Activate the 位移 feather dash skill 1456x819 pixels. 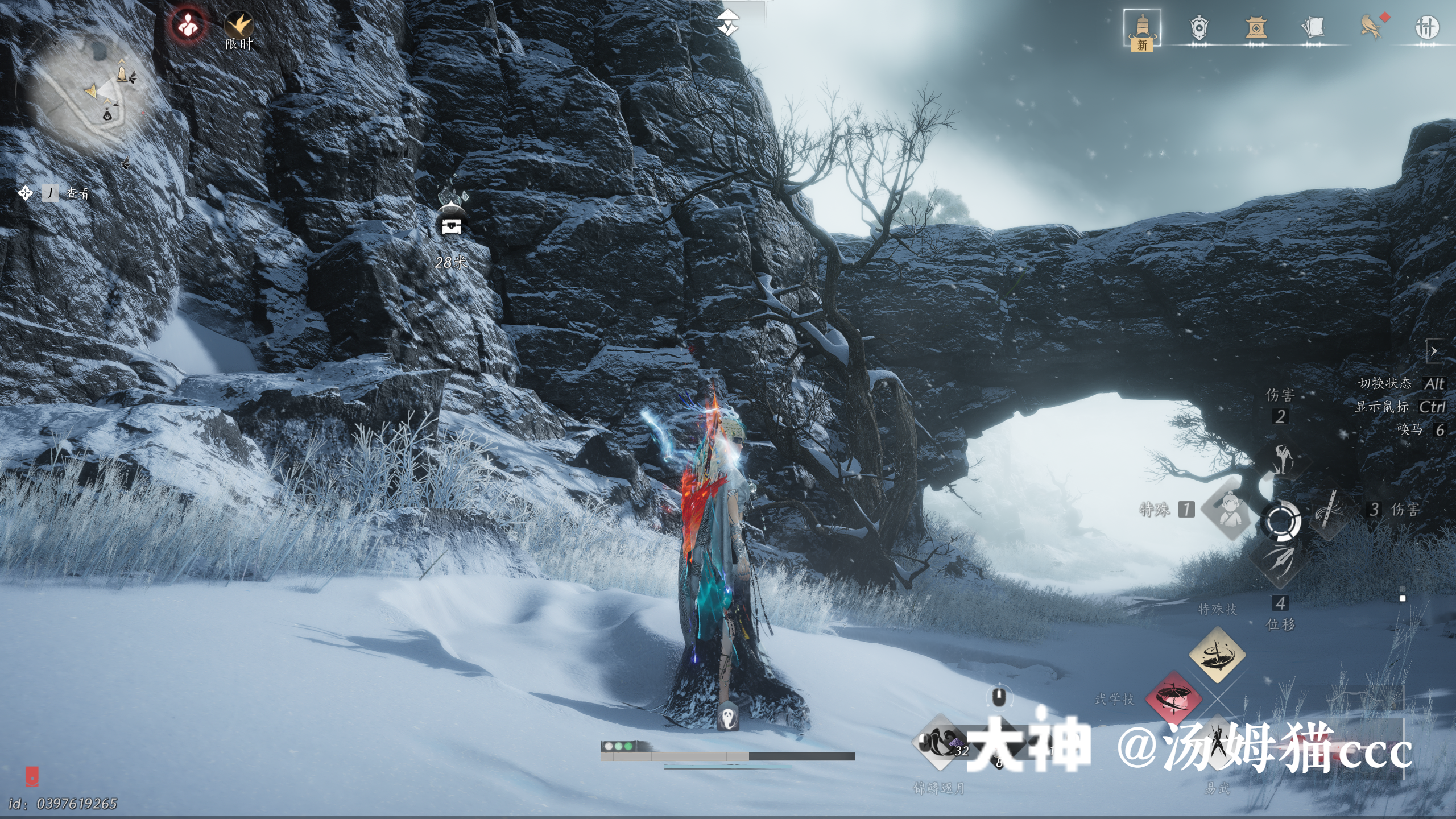(1280, 560)
